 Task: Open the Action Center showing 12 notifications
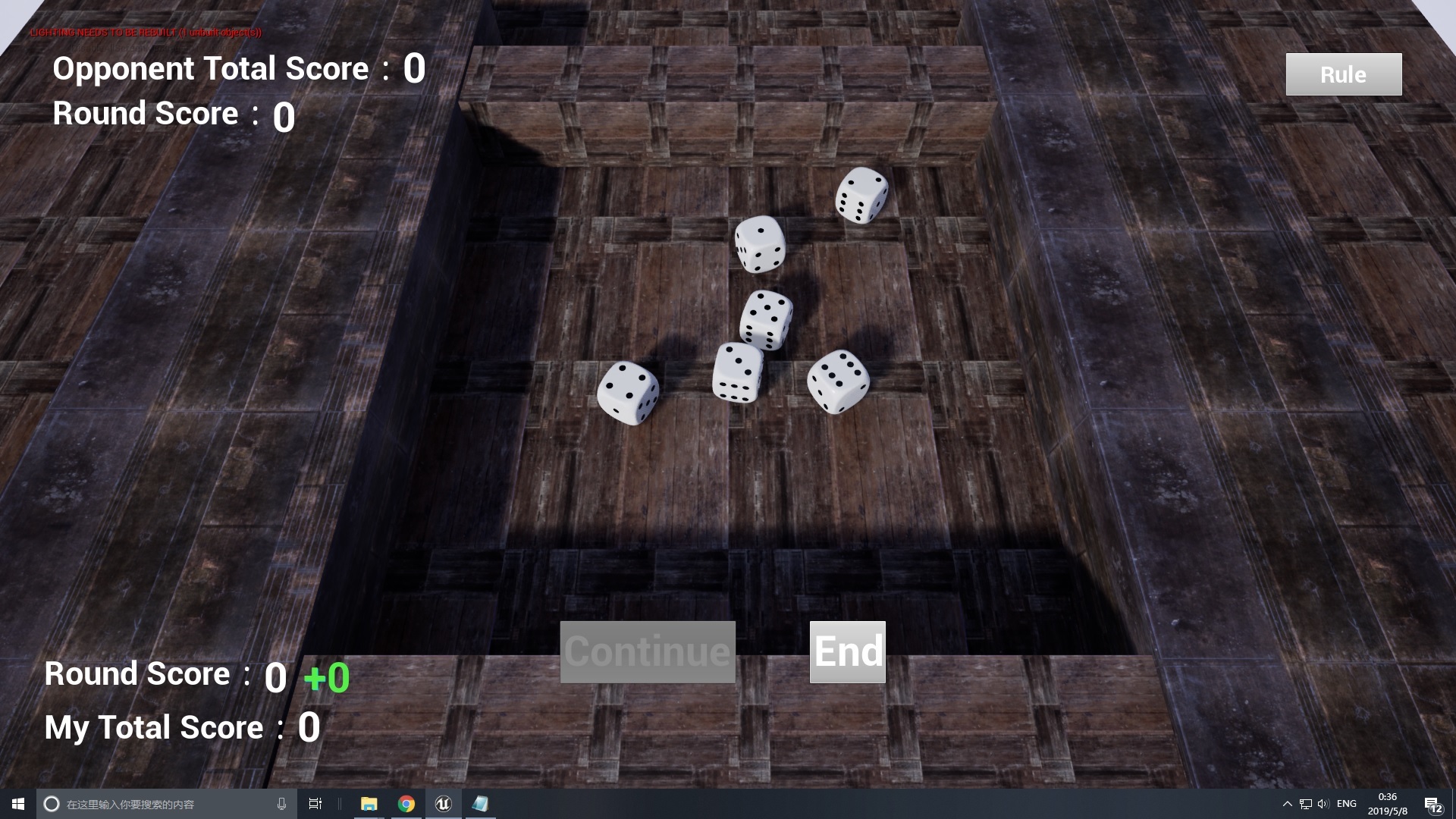click(1432, 804)
